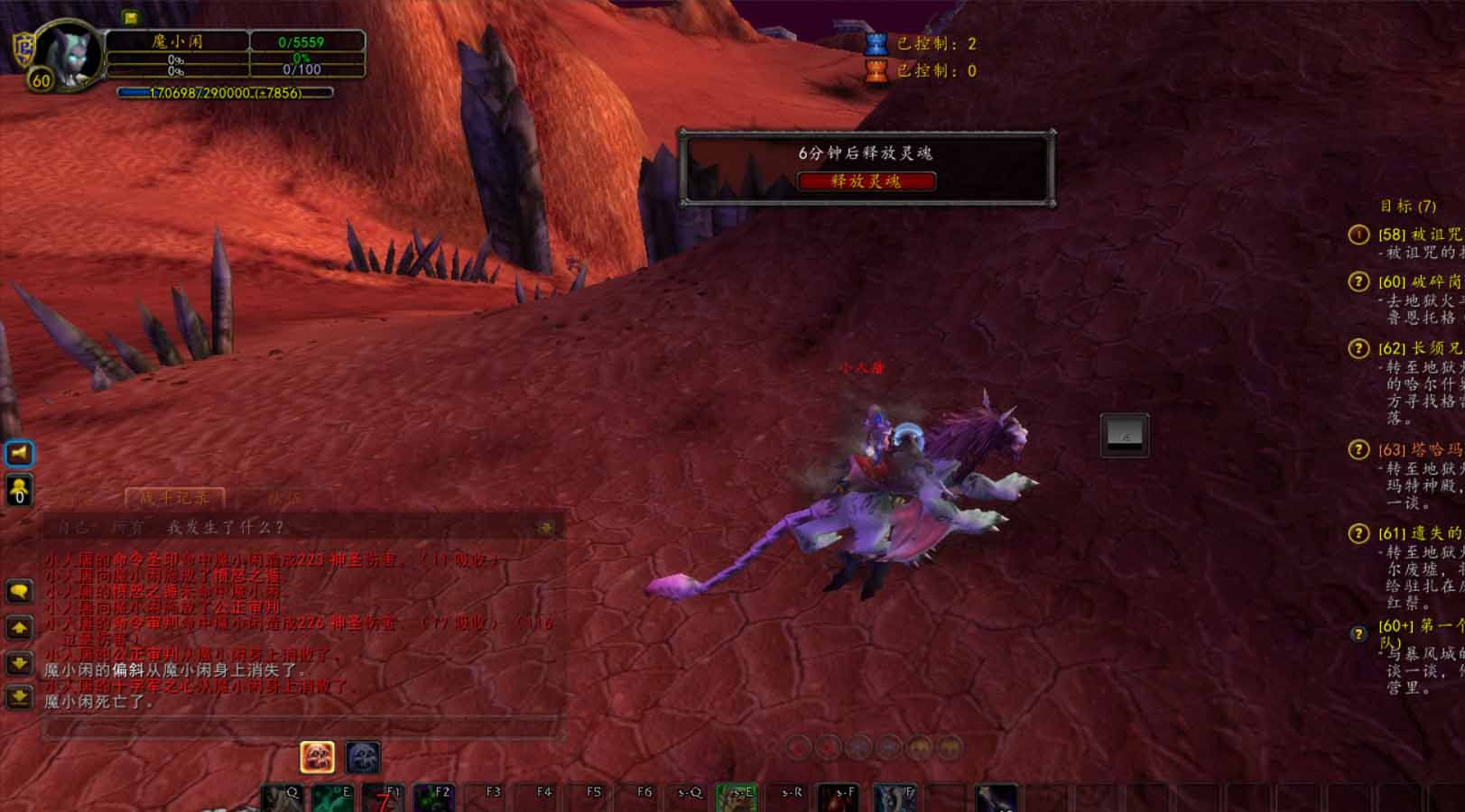Use the green ability in the E slot

[x=332, y=798]
